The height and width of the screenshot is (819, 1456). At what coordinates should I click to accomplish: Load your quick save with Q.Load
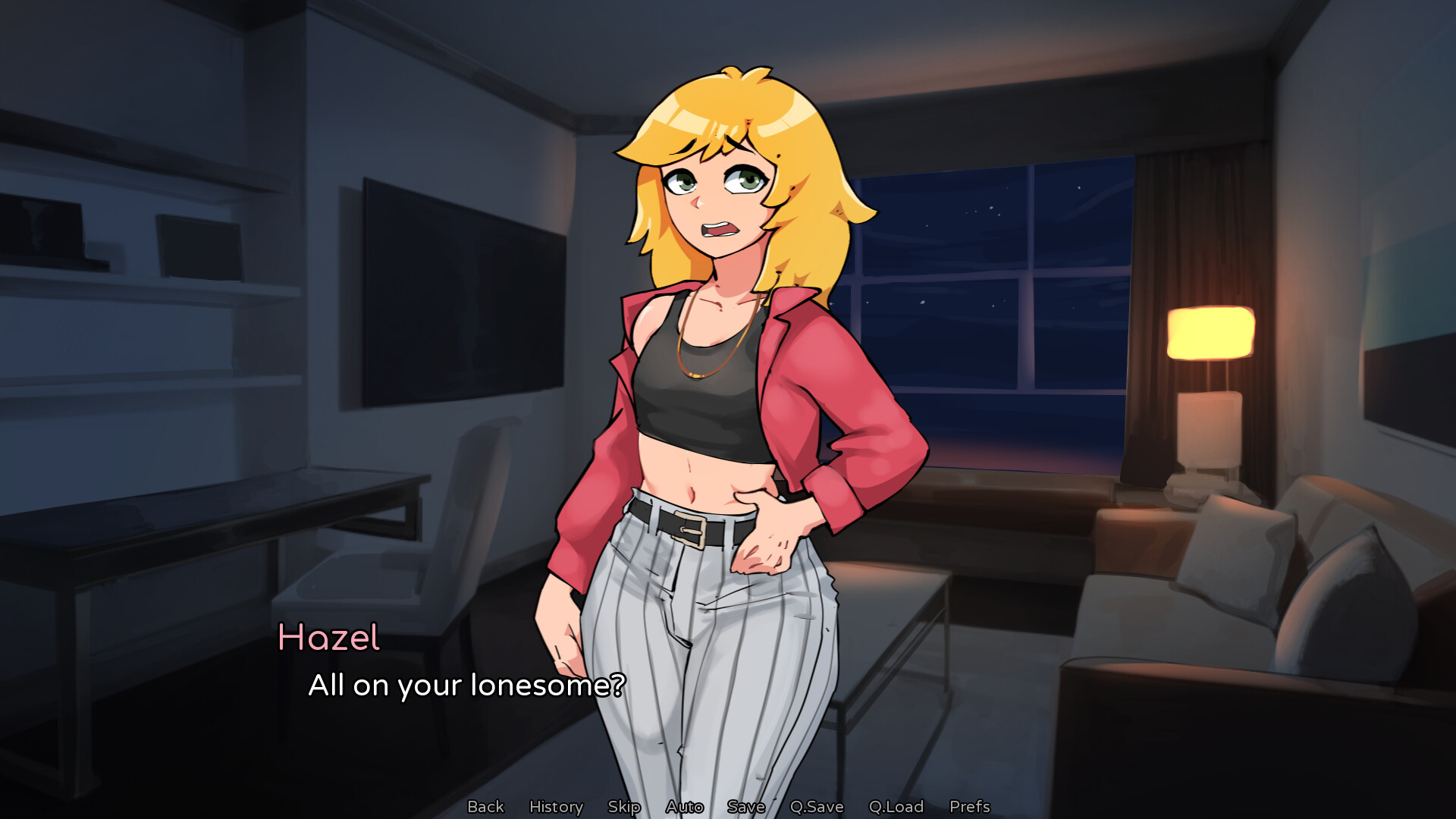(897, 806)
